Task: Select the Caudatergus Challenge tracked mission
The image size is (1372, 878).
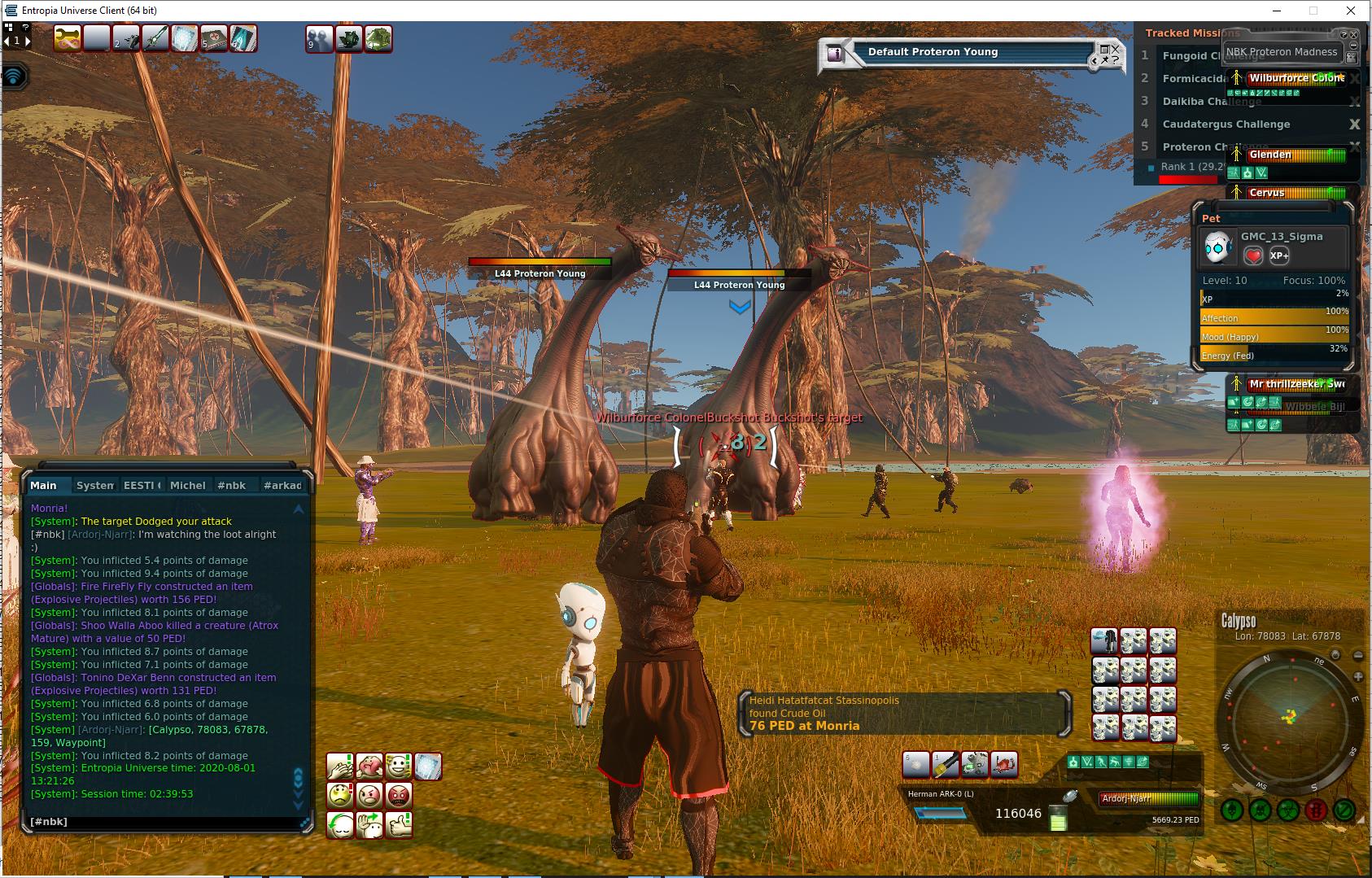Action: (1226, 124)
